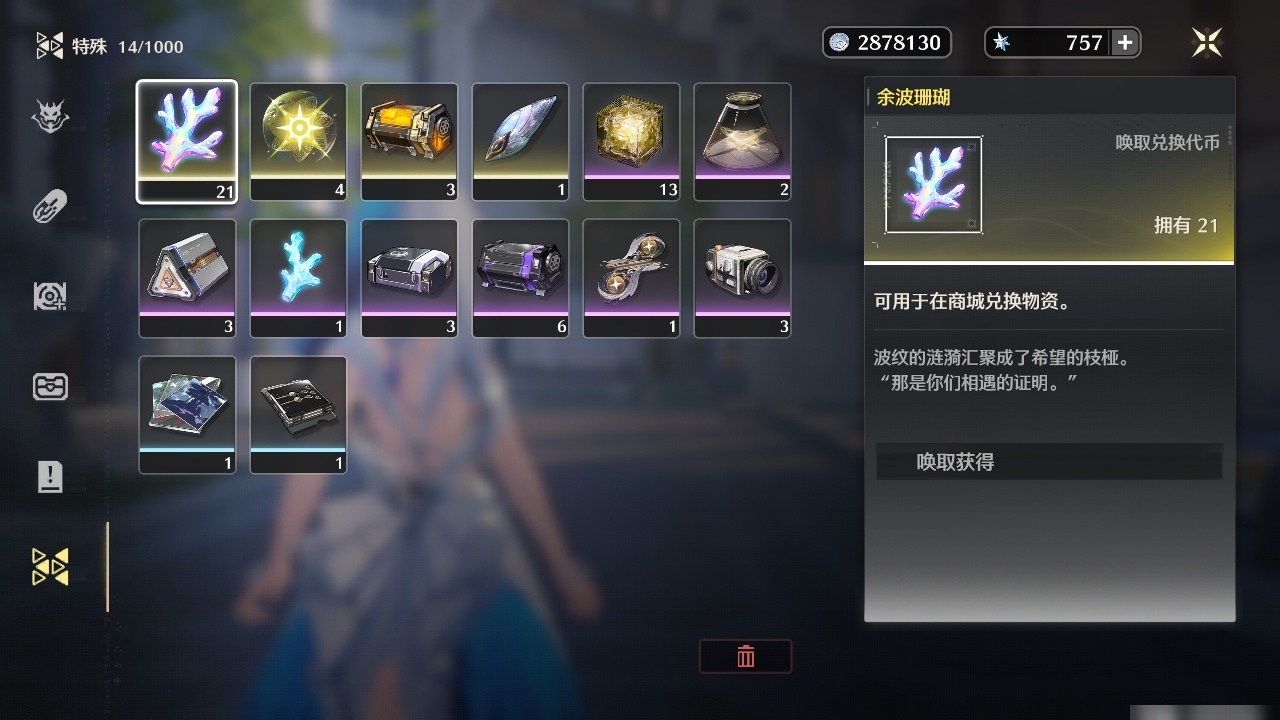The height and width of the screenshot is (720, 1280).
Task: Click the coral preview image in detail panel
Action: coord(932,183)
